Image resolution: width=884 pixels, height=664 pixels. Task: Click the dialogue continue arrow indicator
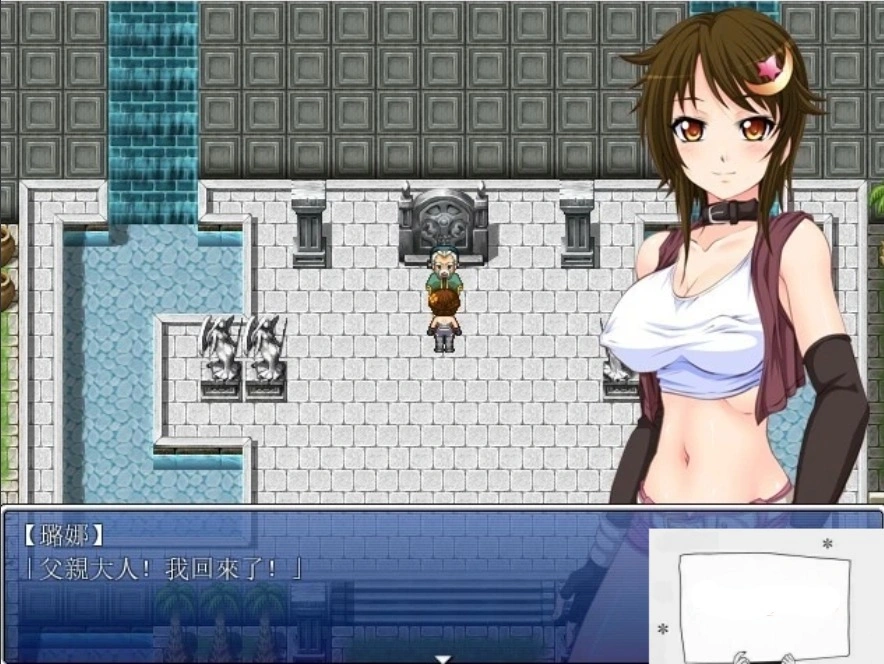(441, 658)
